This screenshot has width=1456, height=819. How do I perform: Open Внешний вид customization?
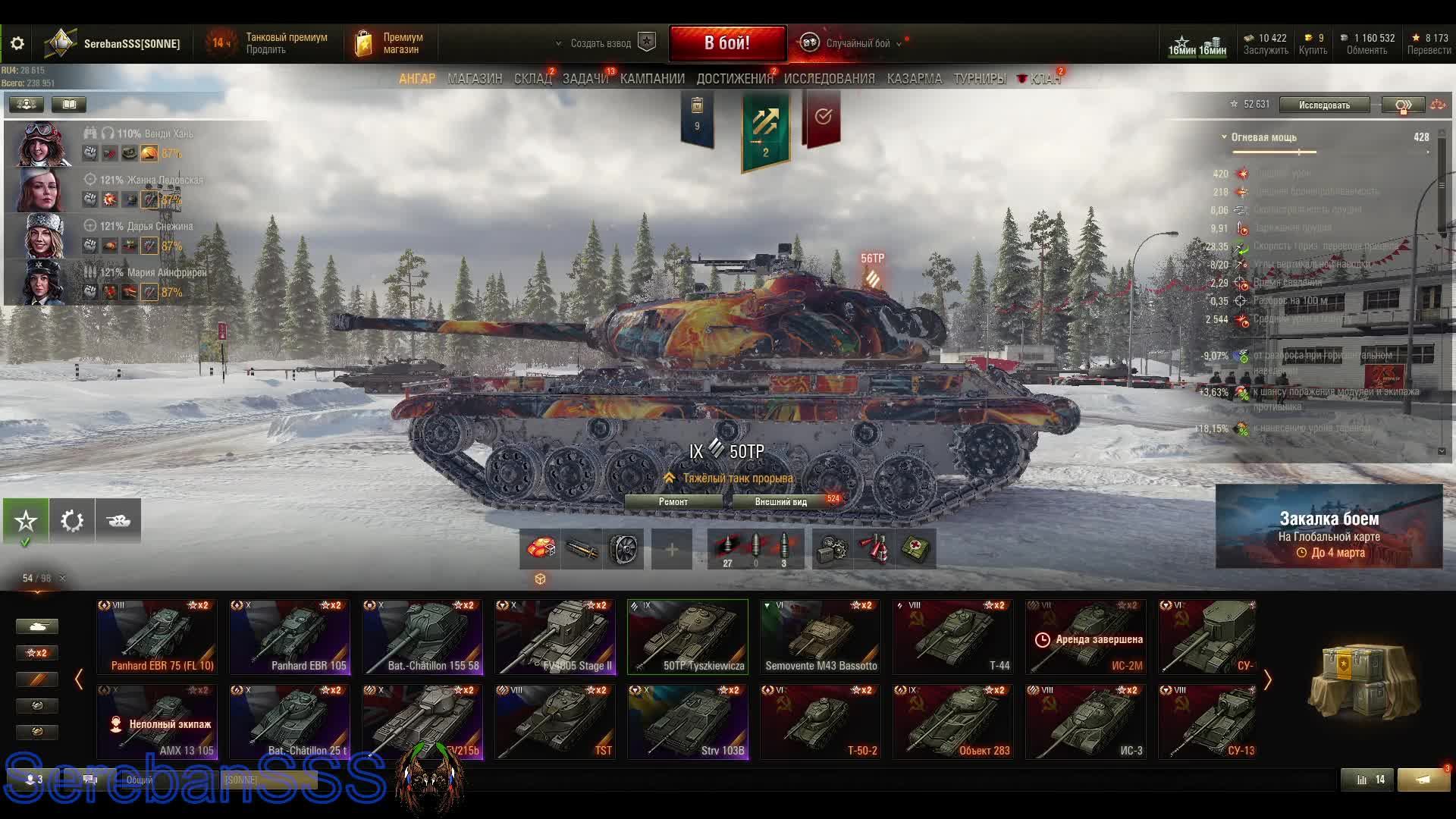(781, 501)
